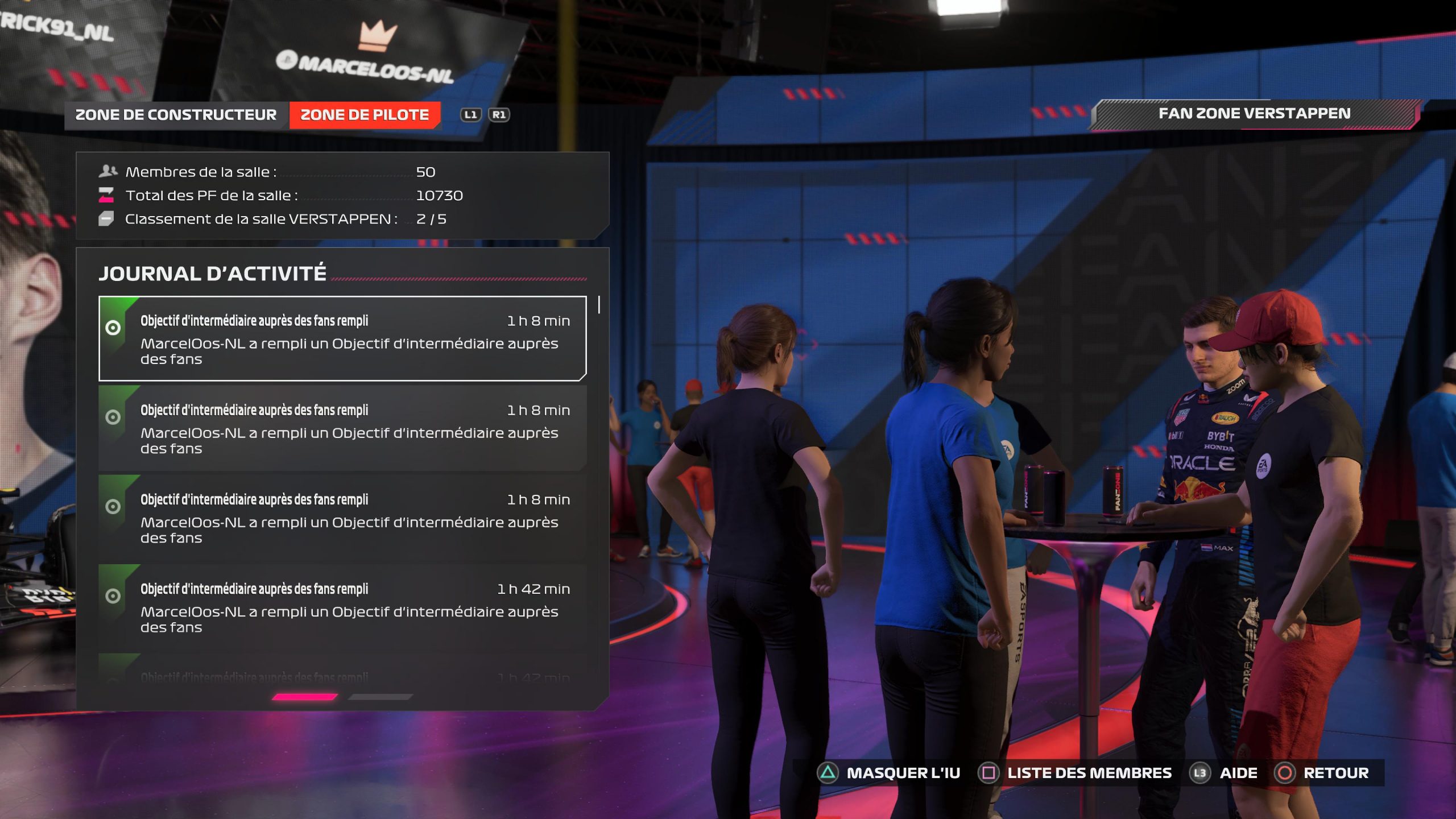Image resolution: width=1456 pixels, height=819 pixels.
Task: Open the Liste des Membres
Action: (1075, 773)
